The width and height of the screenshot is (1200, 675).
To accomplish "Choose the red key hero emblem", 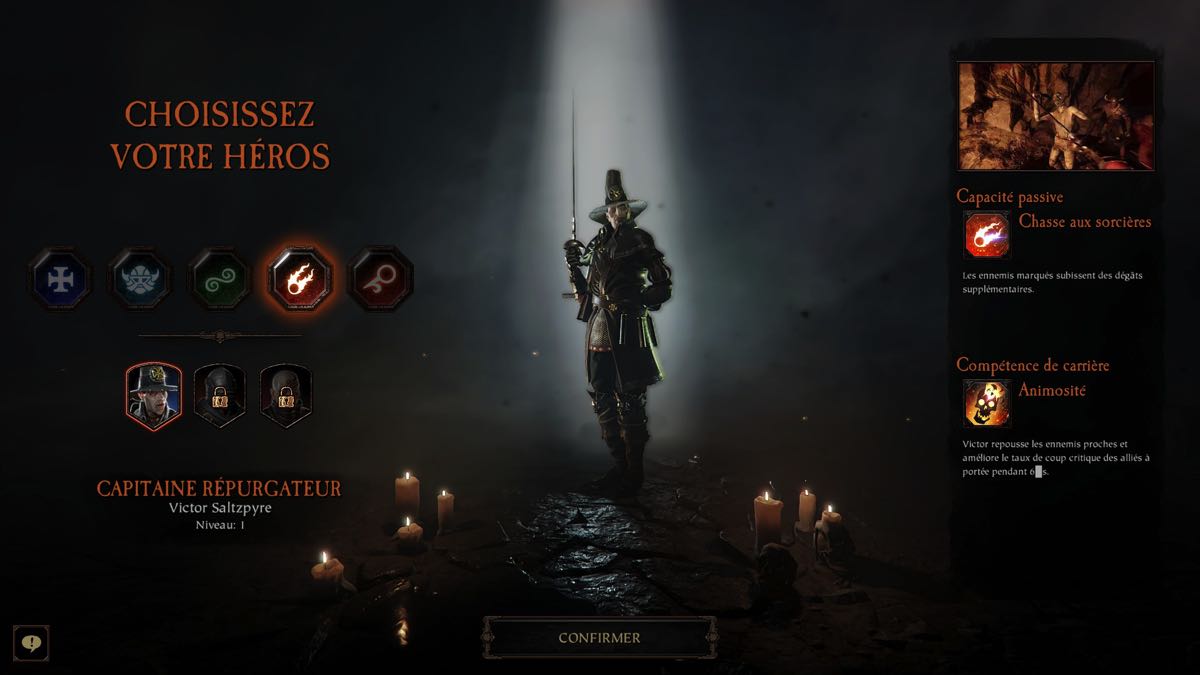I will (380, 277).
